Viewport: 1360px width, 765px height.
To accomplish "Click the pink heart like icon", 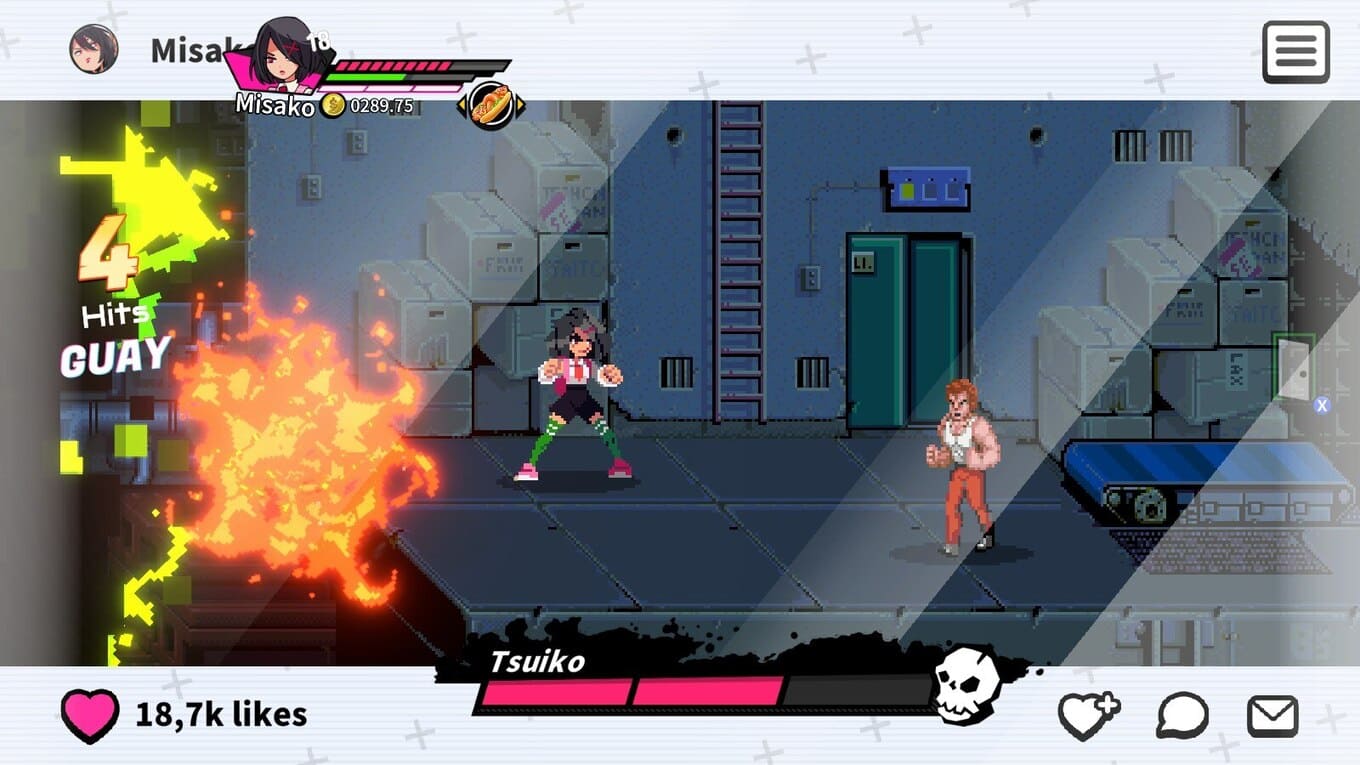I will [89, 715].
